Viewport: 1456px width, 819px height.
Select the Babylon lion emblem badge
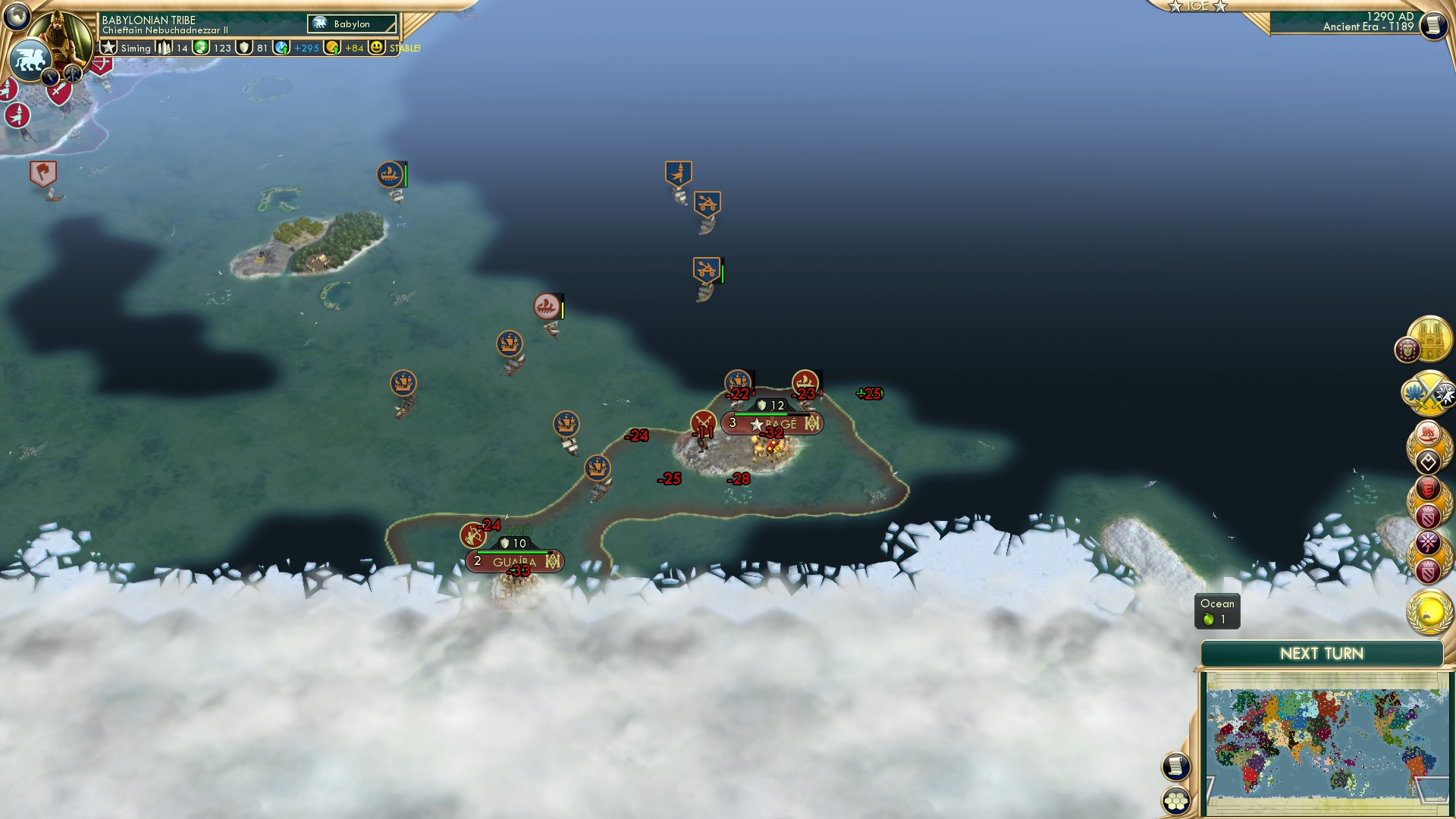29,60
